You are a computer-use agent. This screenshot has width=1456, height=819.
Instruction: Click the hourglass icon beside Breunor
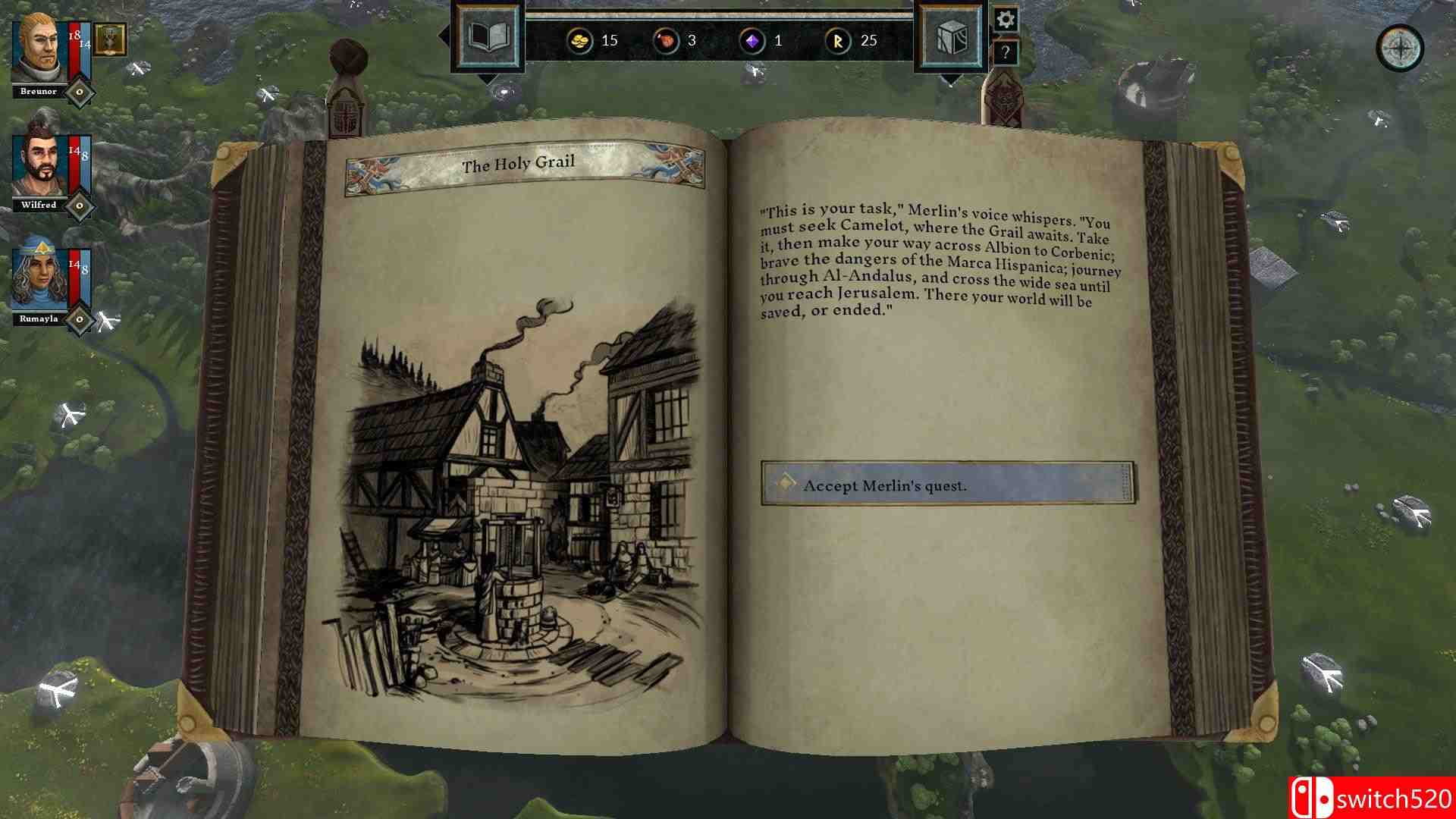point(111,39)
